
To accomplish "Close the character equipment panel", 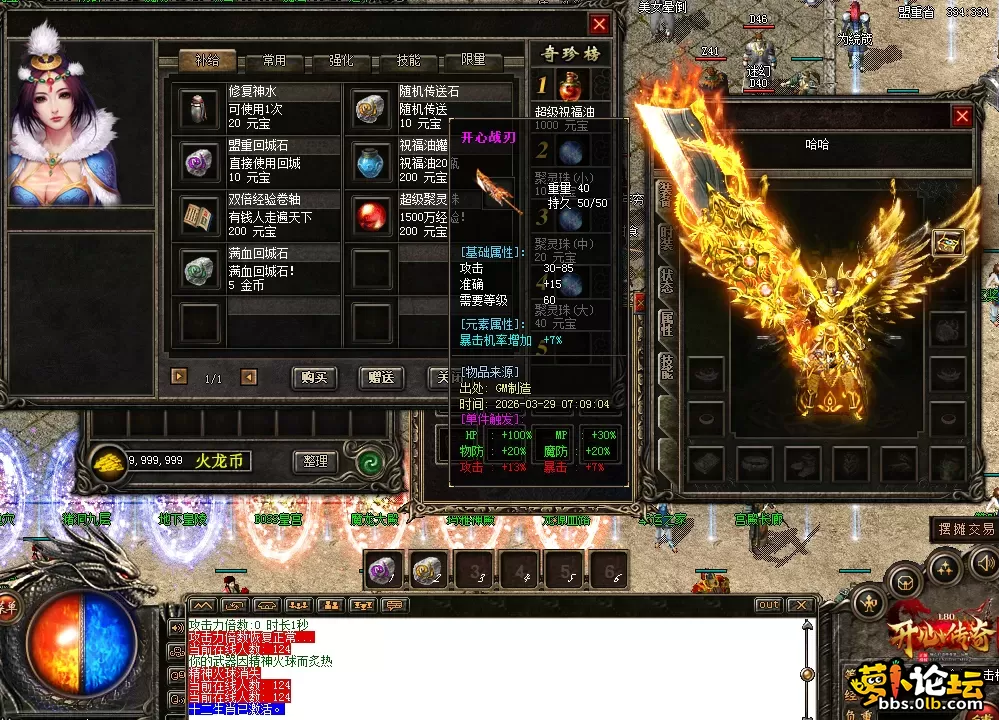I will point(962,117).
